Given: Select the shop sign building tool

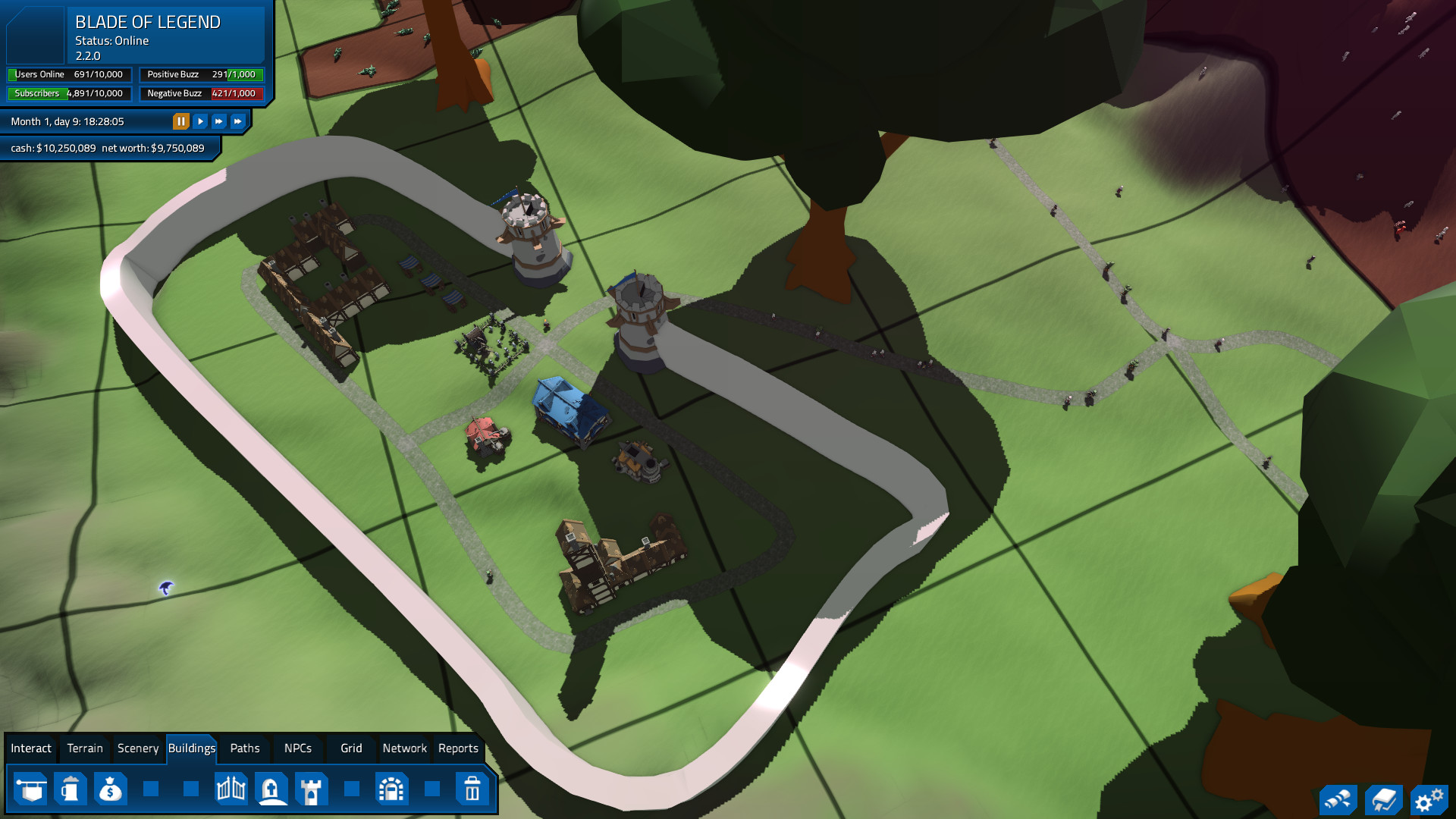Looking at the screenshot, I should pyautogui.click(x=30, y=789).
